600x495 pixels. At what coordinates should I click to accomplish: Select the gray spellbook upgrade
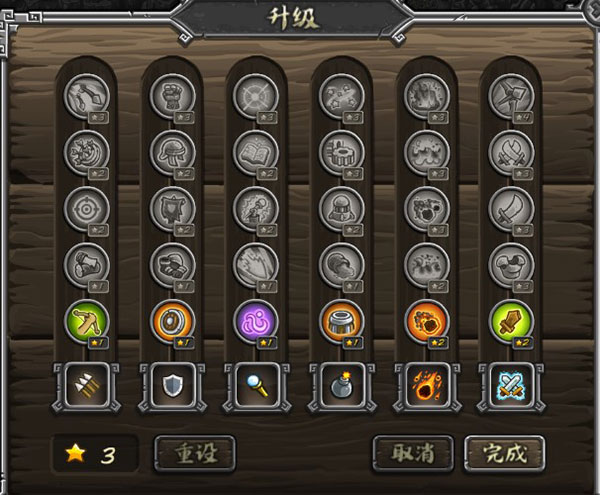(257, 151)
